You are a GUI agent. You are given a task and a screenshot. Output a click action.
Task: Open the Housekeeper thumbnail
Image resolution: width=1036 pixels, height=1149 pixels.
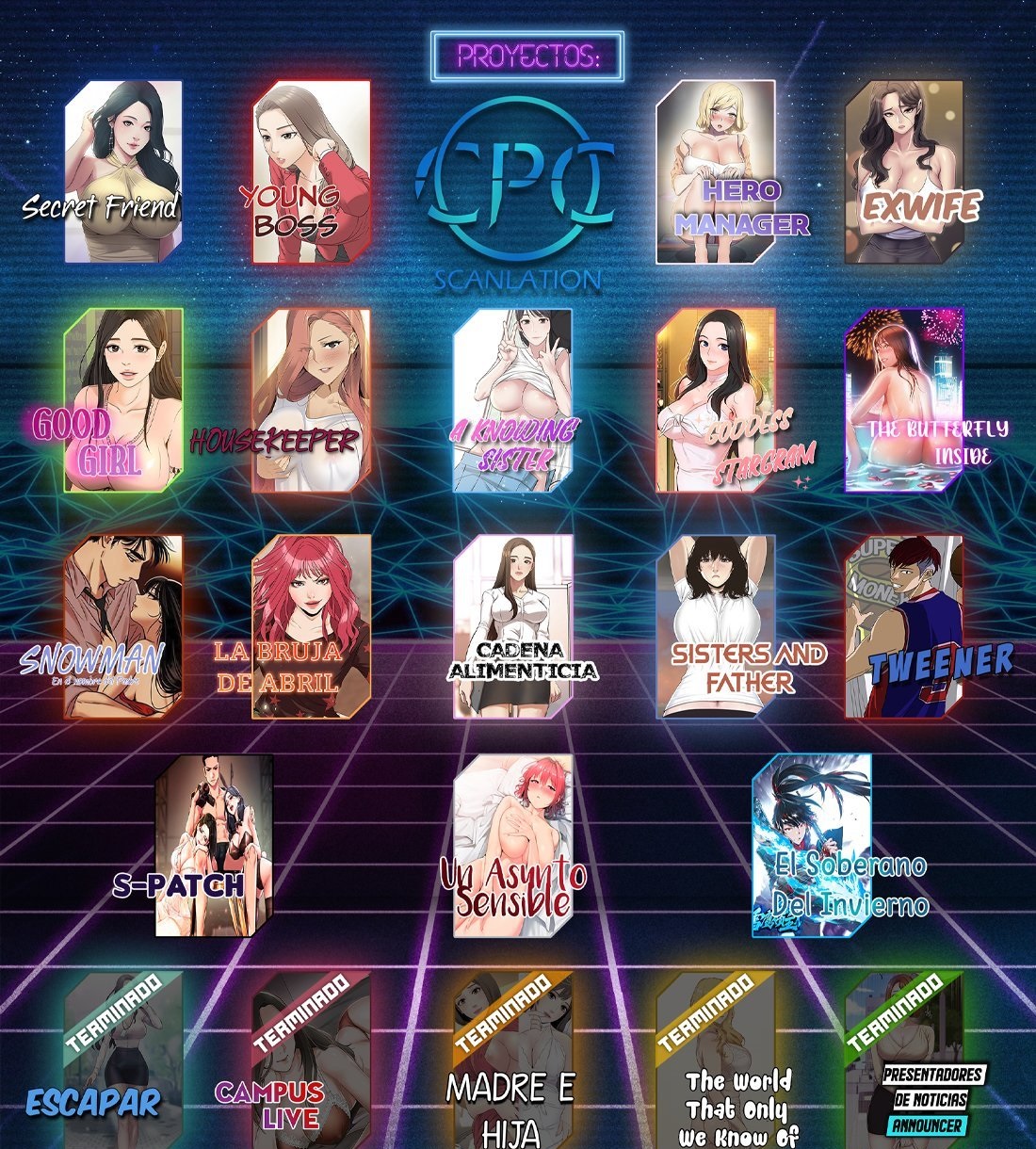[x=311, y=400]
